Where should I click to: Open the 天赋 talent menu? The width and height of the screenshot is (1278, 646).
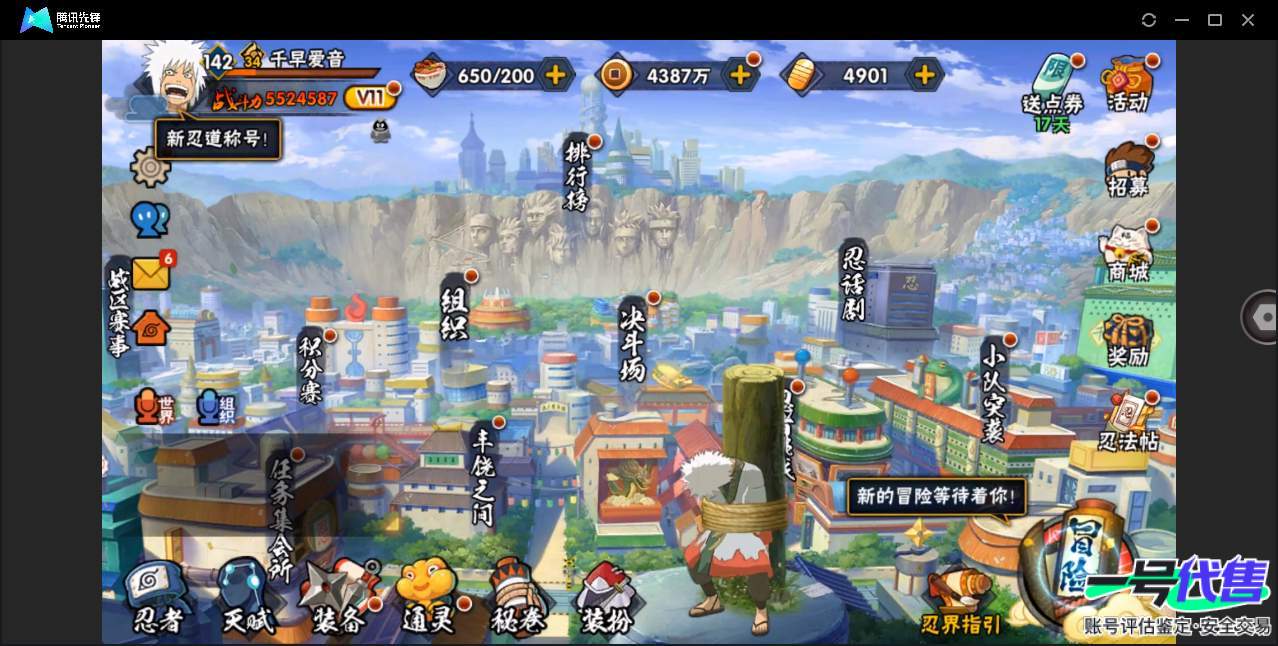click(x=246, y=600)
